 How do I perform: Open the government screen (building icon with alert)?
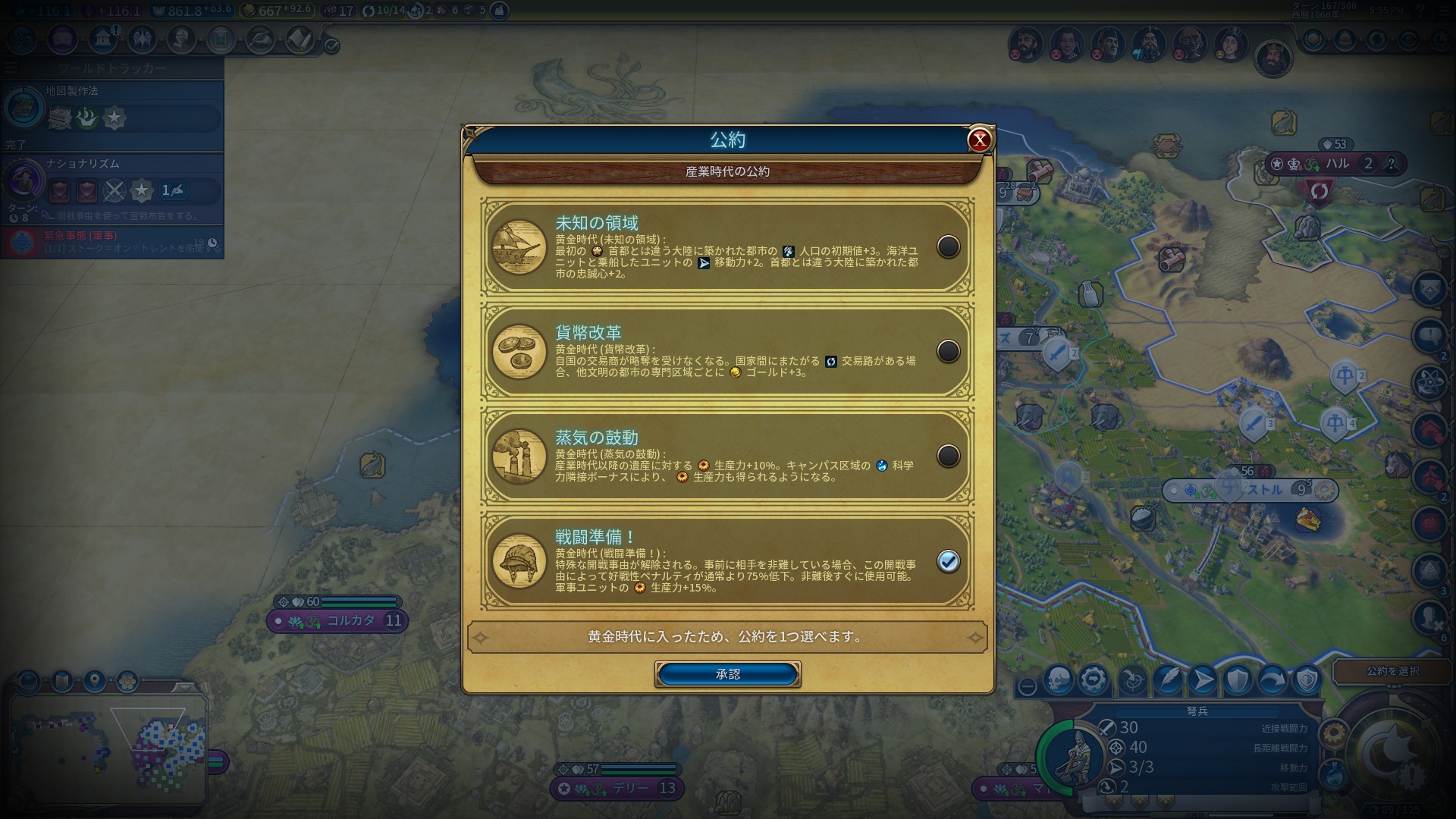click(x=103, y=39)
